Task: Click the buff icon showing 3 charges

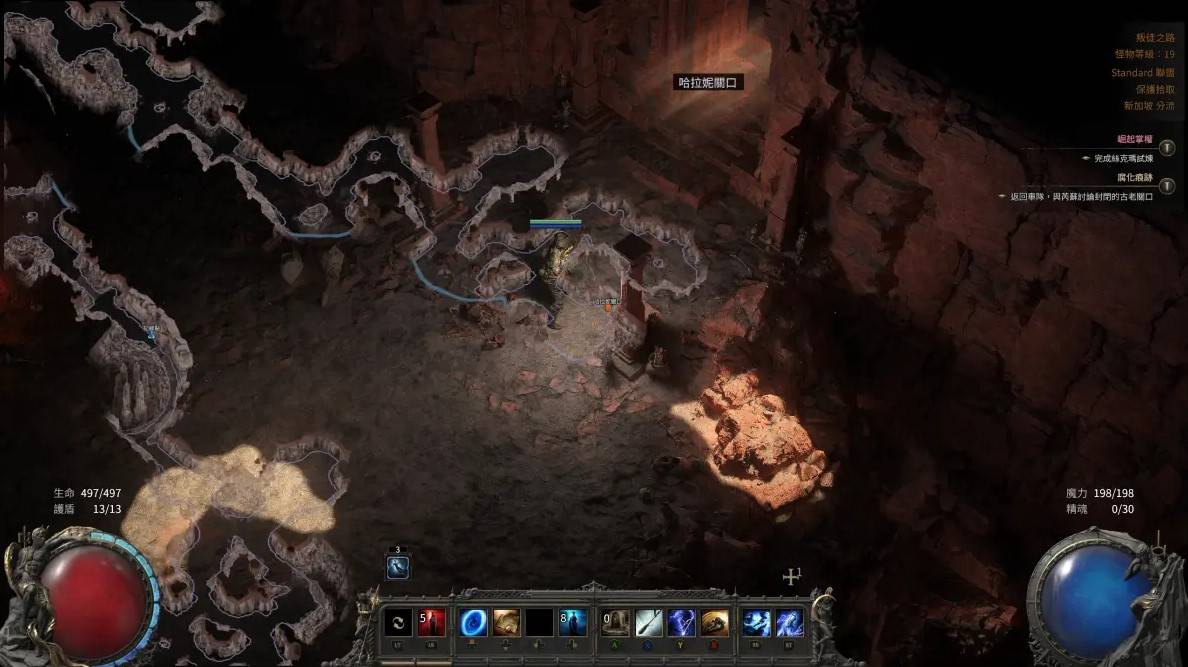Action: [397, 567]
